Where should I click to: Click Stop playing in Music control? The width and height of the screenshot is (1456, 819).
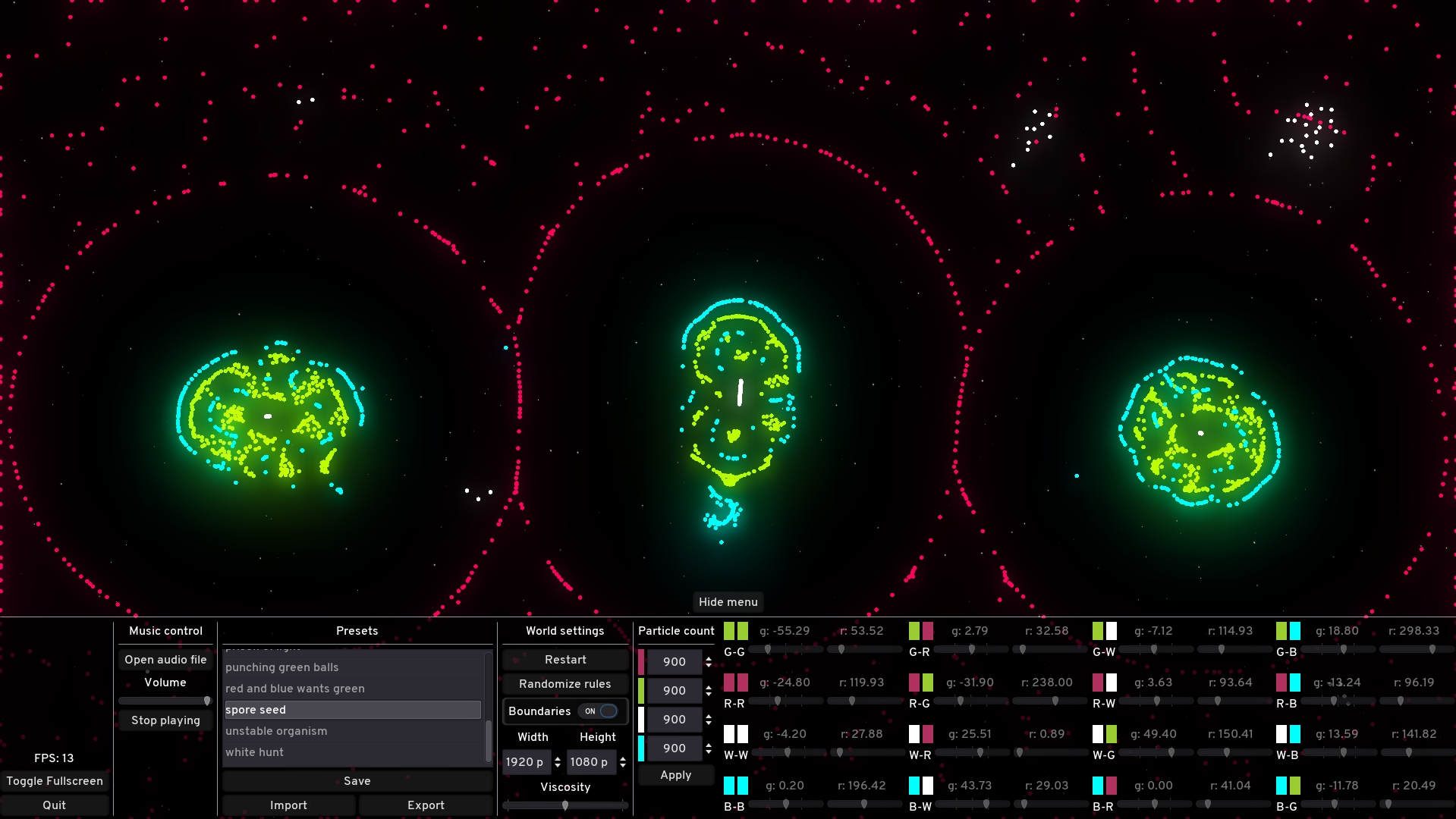(165, 720)
